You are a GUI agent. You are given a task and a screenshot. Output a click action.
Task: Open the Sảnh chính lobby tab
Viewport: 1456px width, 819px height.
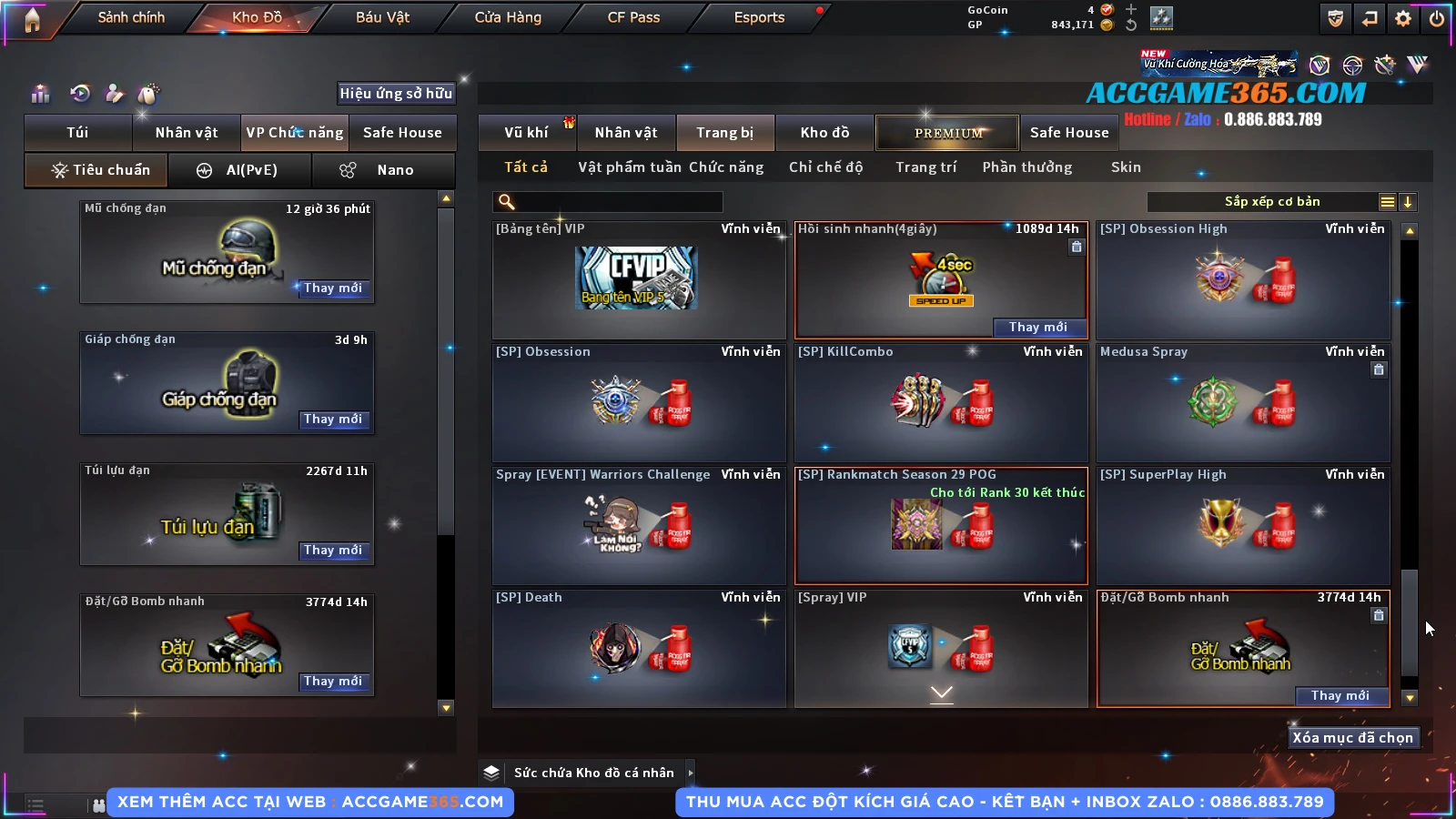(x=131, y=17)
